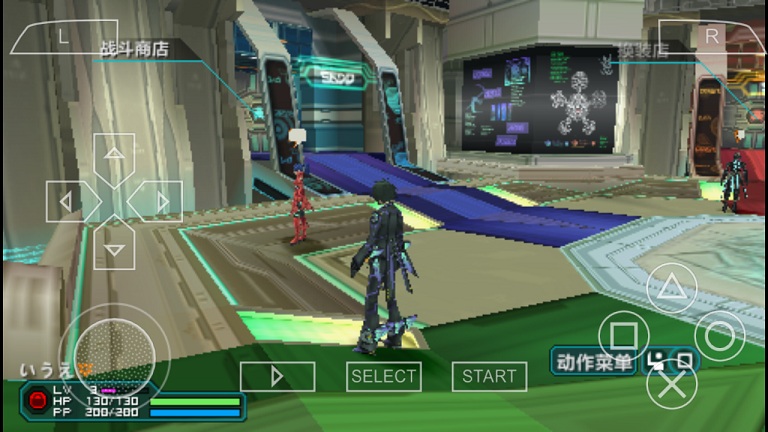
Task: Tap the square face button
Action: (623, 335)
